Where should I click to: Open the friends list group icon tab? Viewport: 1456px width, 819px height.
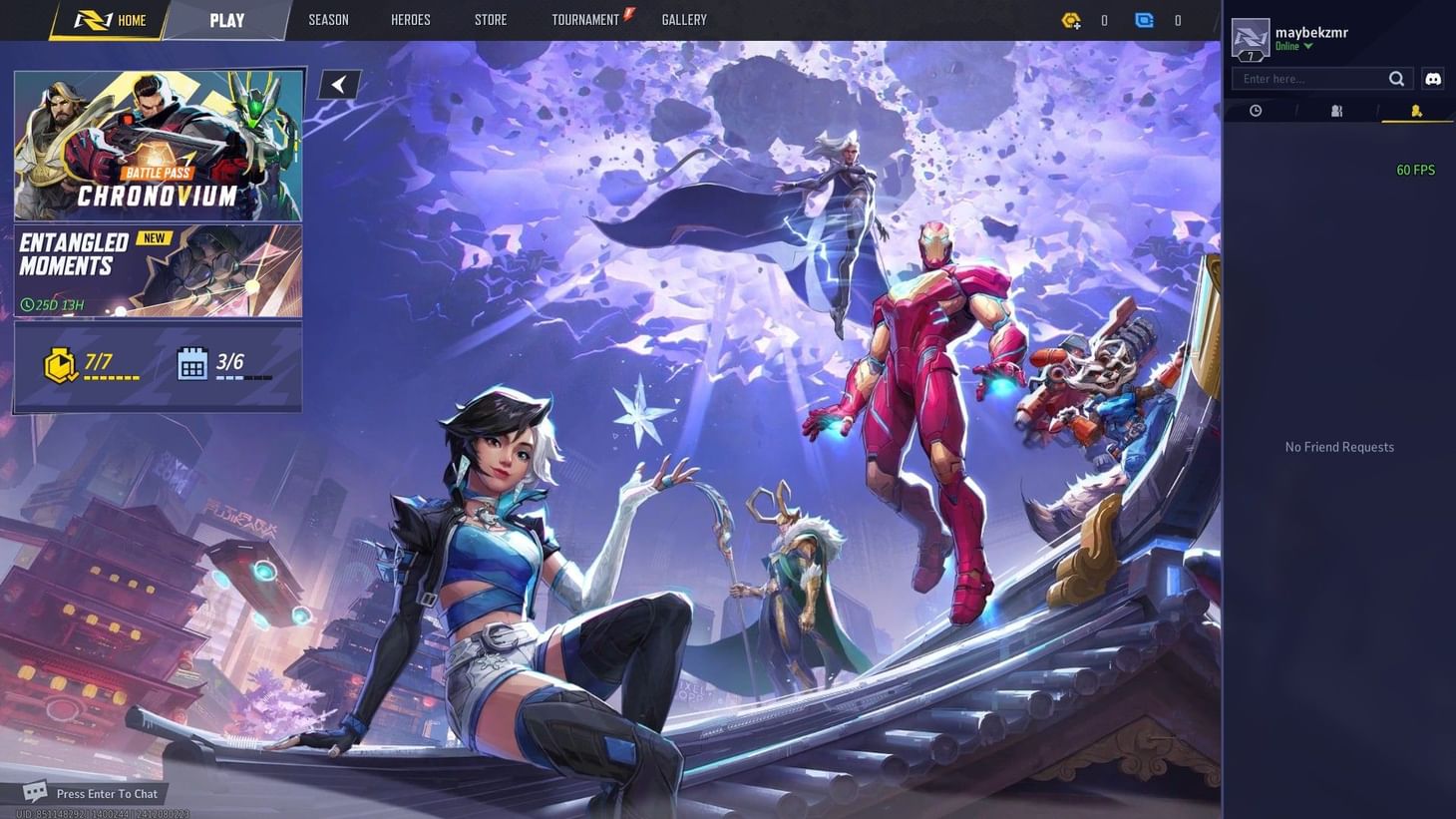(x=1336, y=111)
